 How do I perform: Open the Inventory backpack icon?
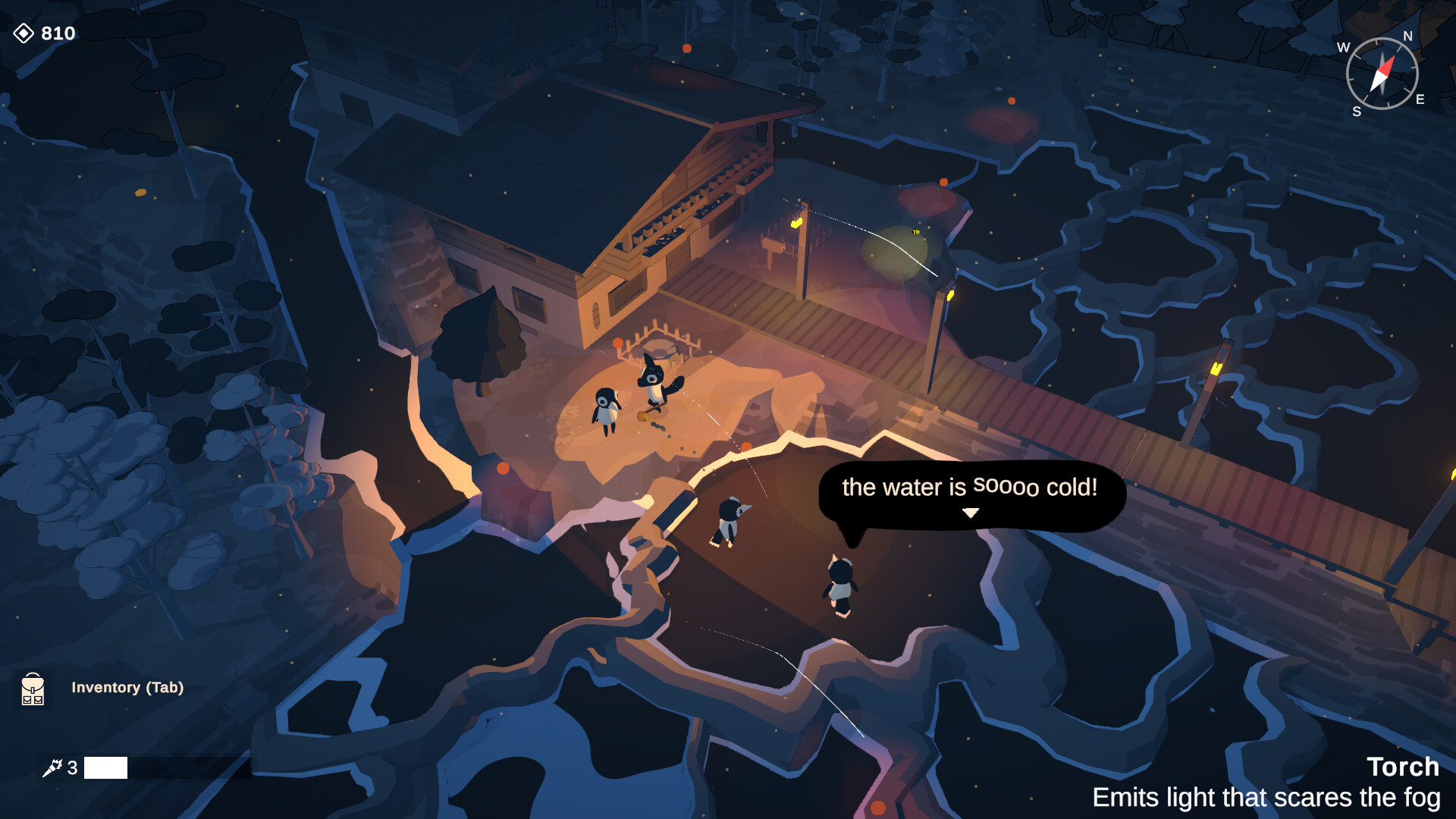(x=32, y=690)
